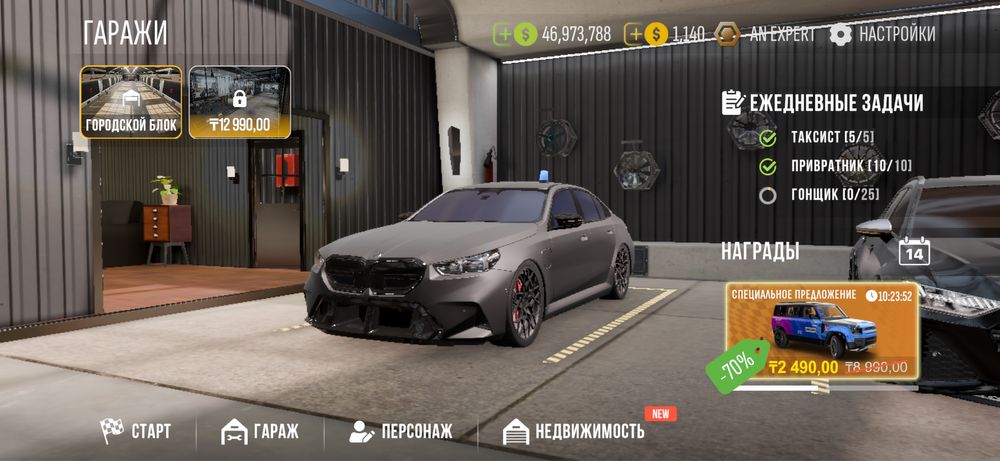
Task: Unlock the locked garage for 12 990,00
Action: tap(239, 102)
